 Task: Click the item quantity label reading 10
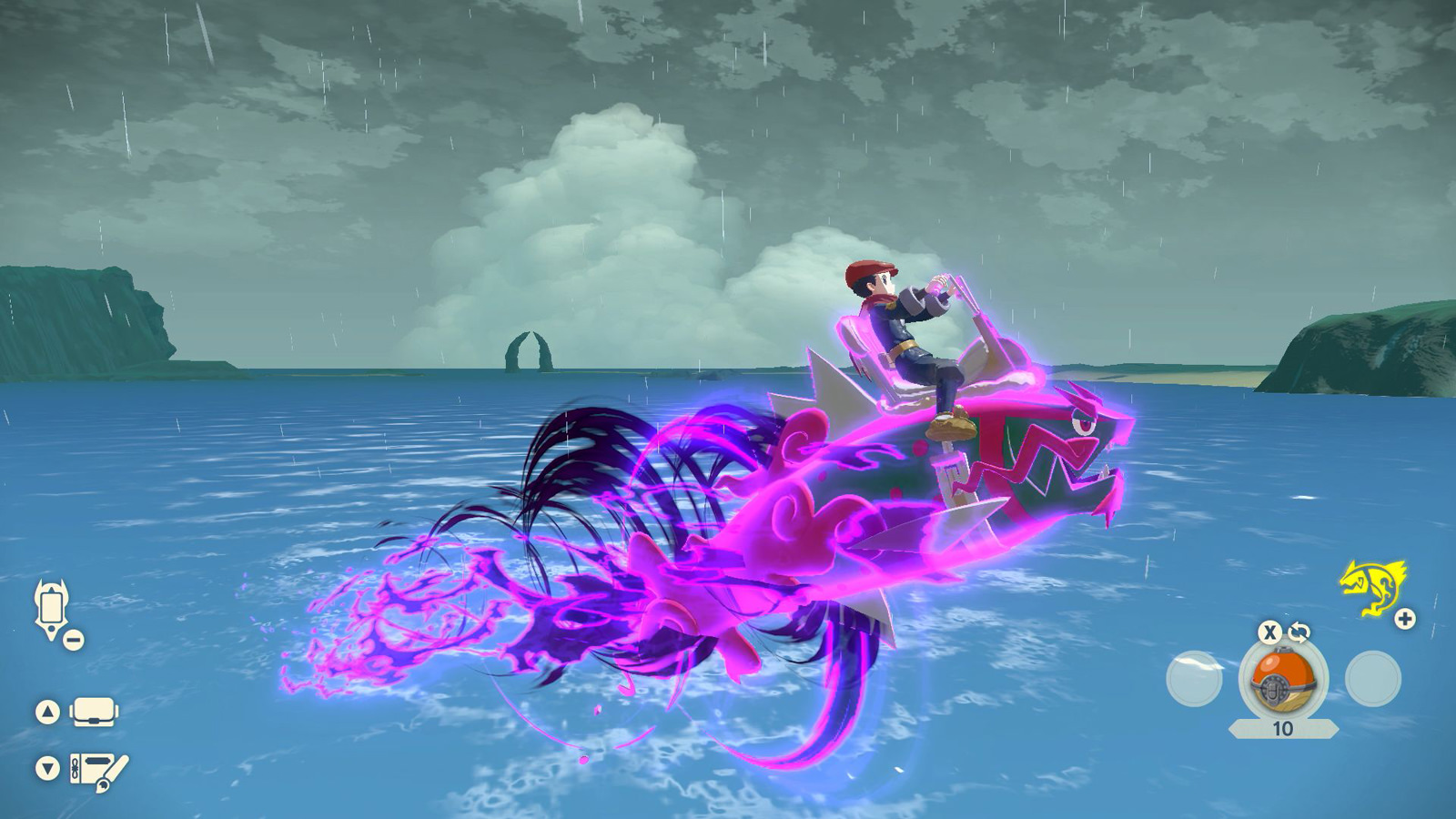coord(1282,728)
